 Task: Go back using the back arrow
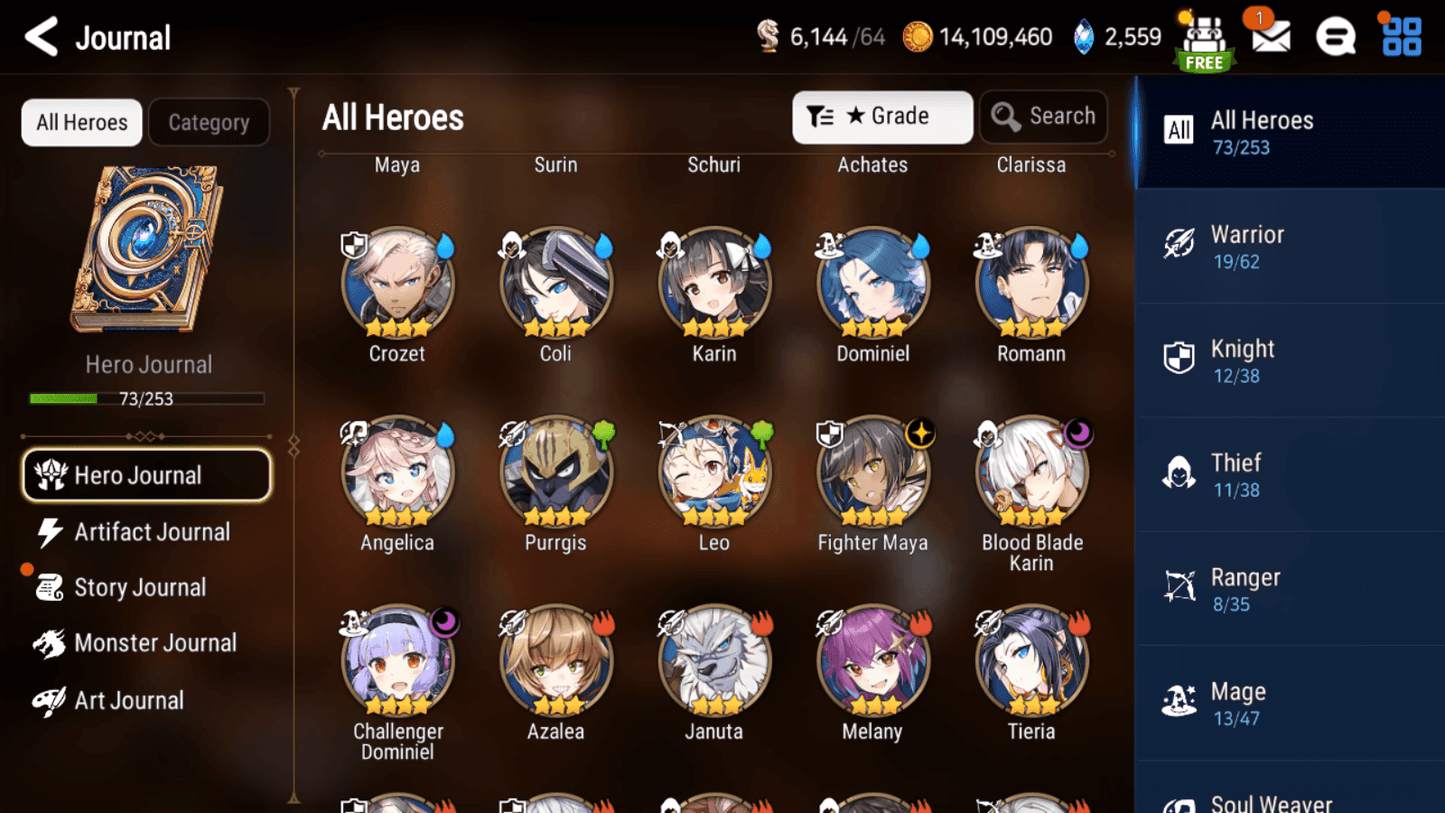click(40, 36)
